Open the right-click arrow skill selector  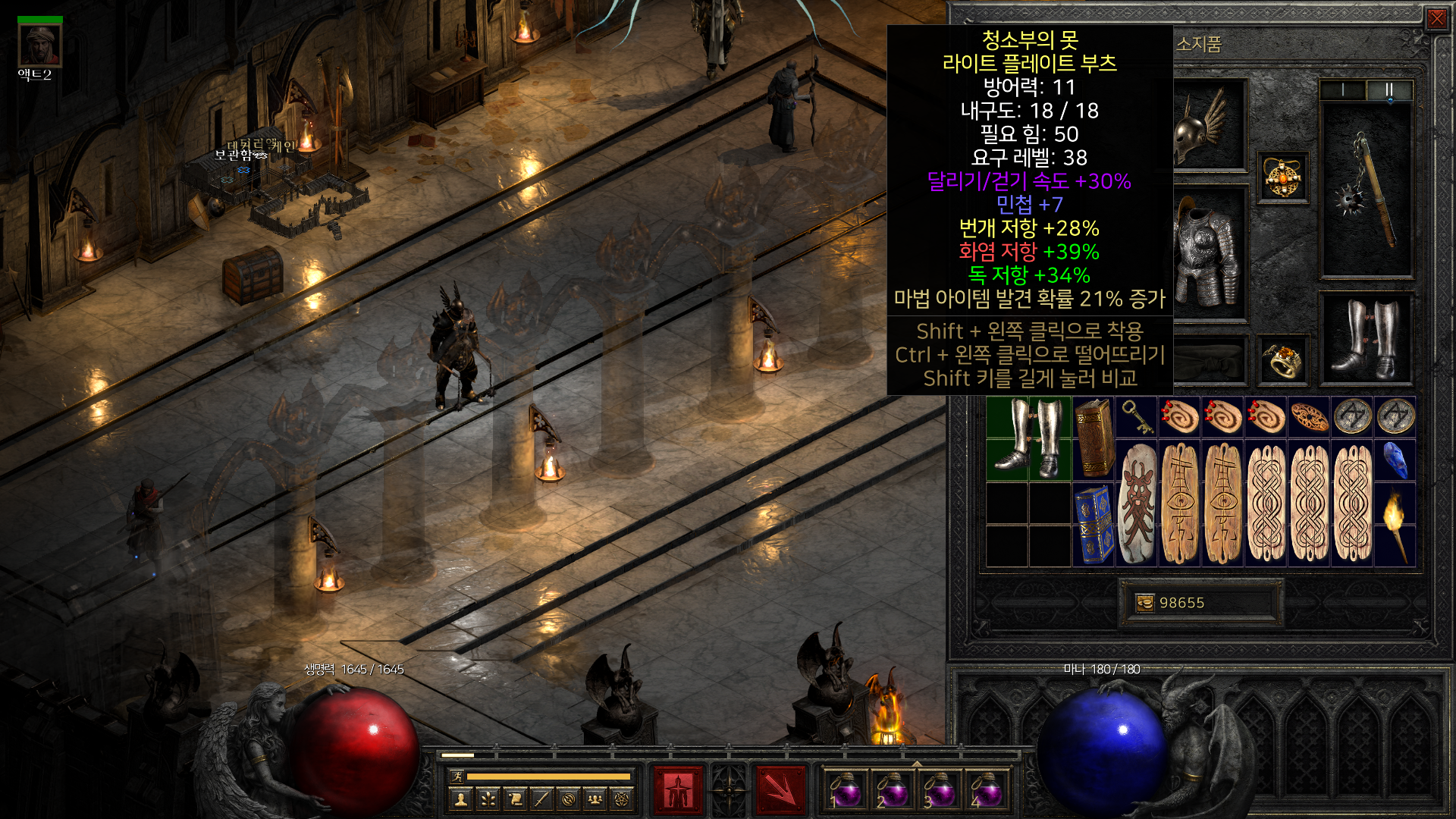(x=780, y=790)
